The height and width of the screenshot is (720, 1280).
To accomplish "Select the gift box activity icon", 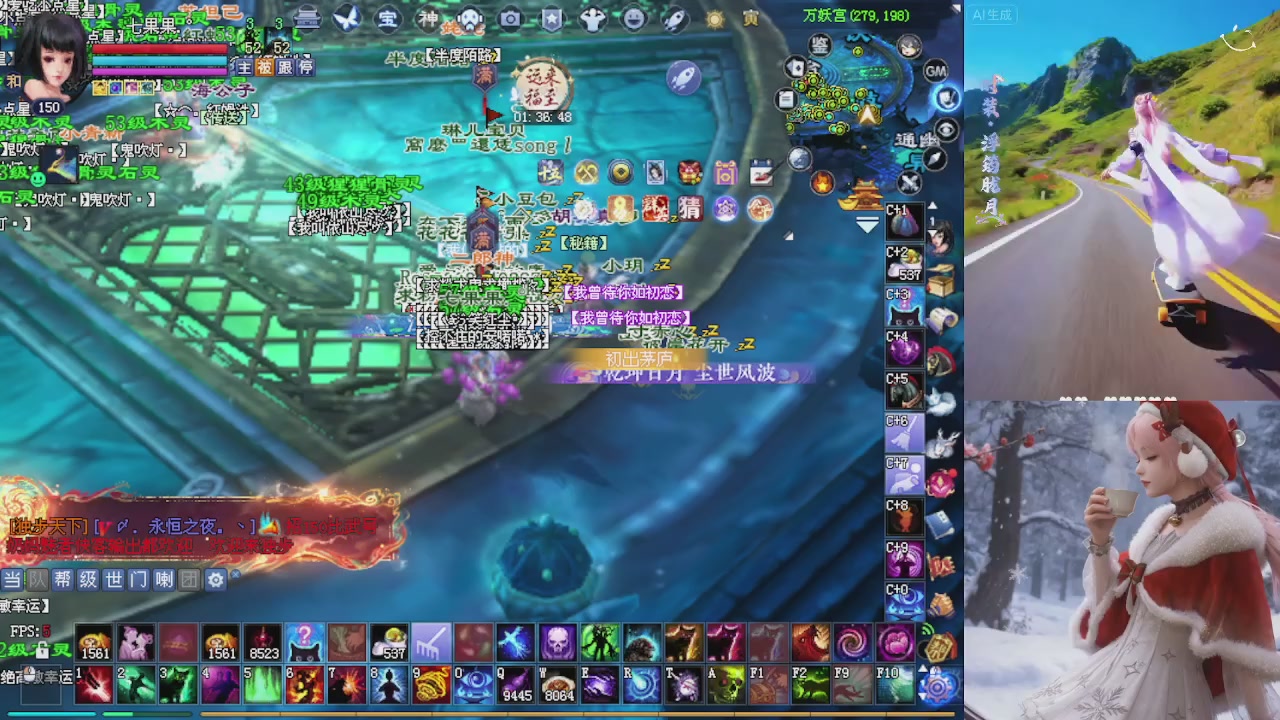I will (x=725, y=171).
